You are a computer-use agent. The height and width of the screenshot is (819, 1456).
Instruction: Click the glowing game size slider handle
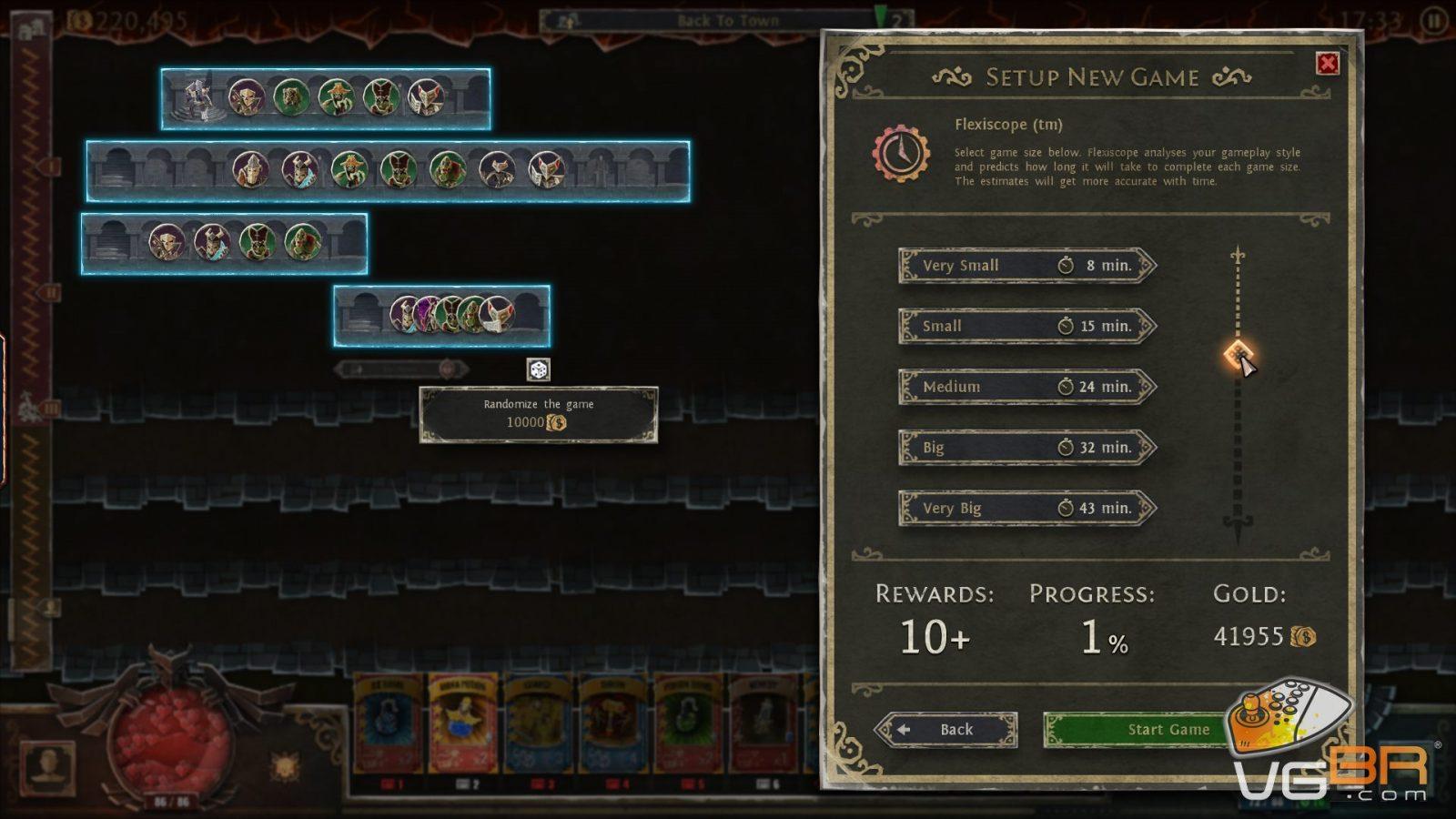pyautogui.click(x=1238, y=354)
